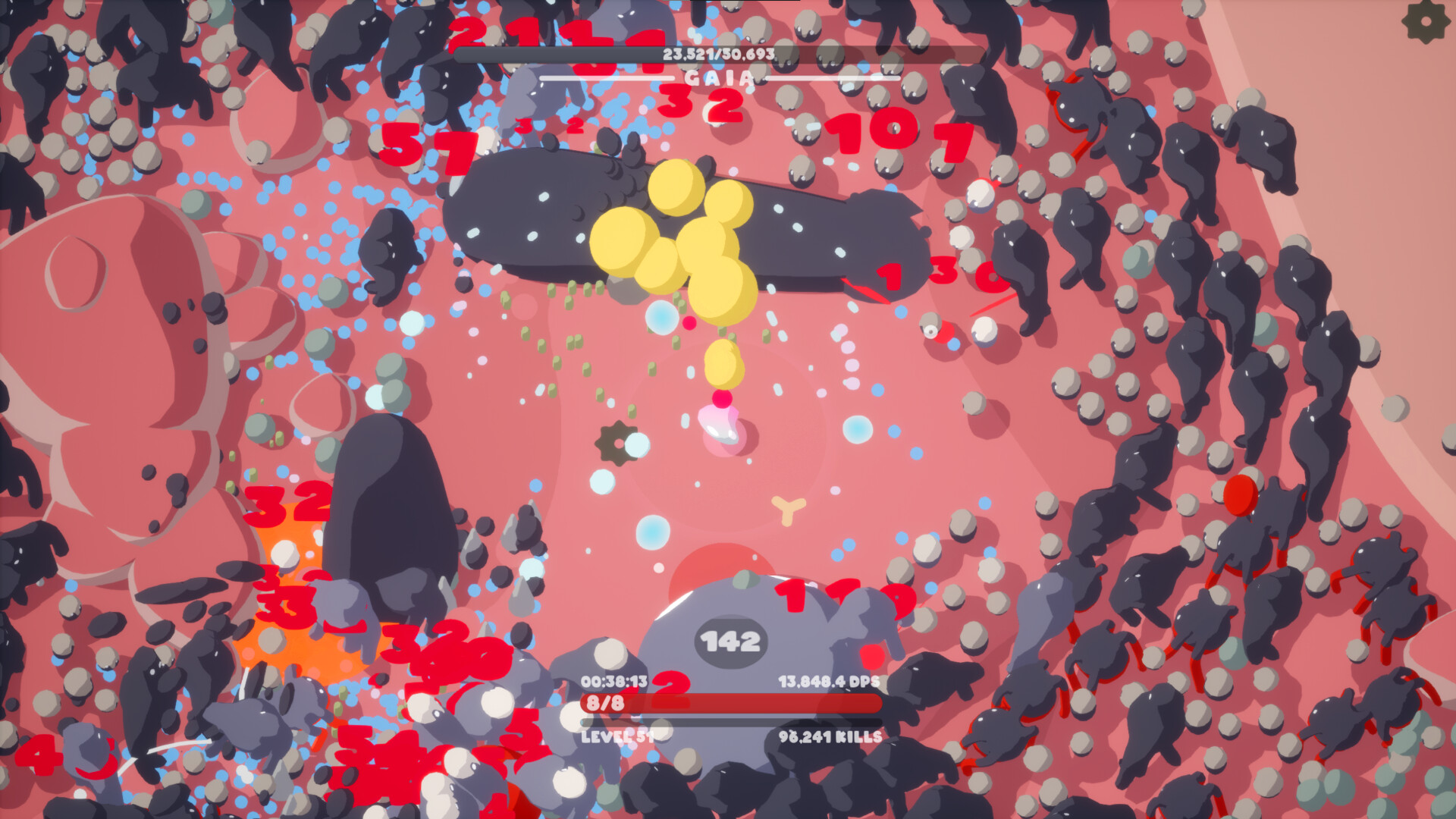Select the yellow Y-shaped pickup below the player
Viewport: 1456px width, 819px height.
[789, 511]
